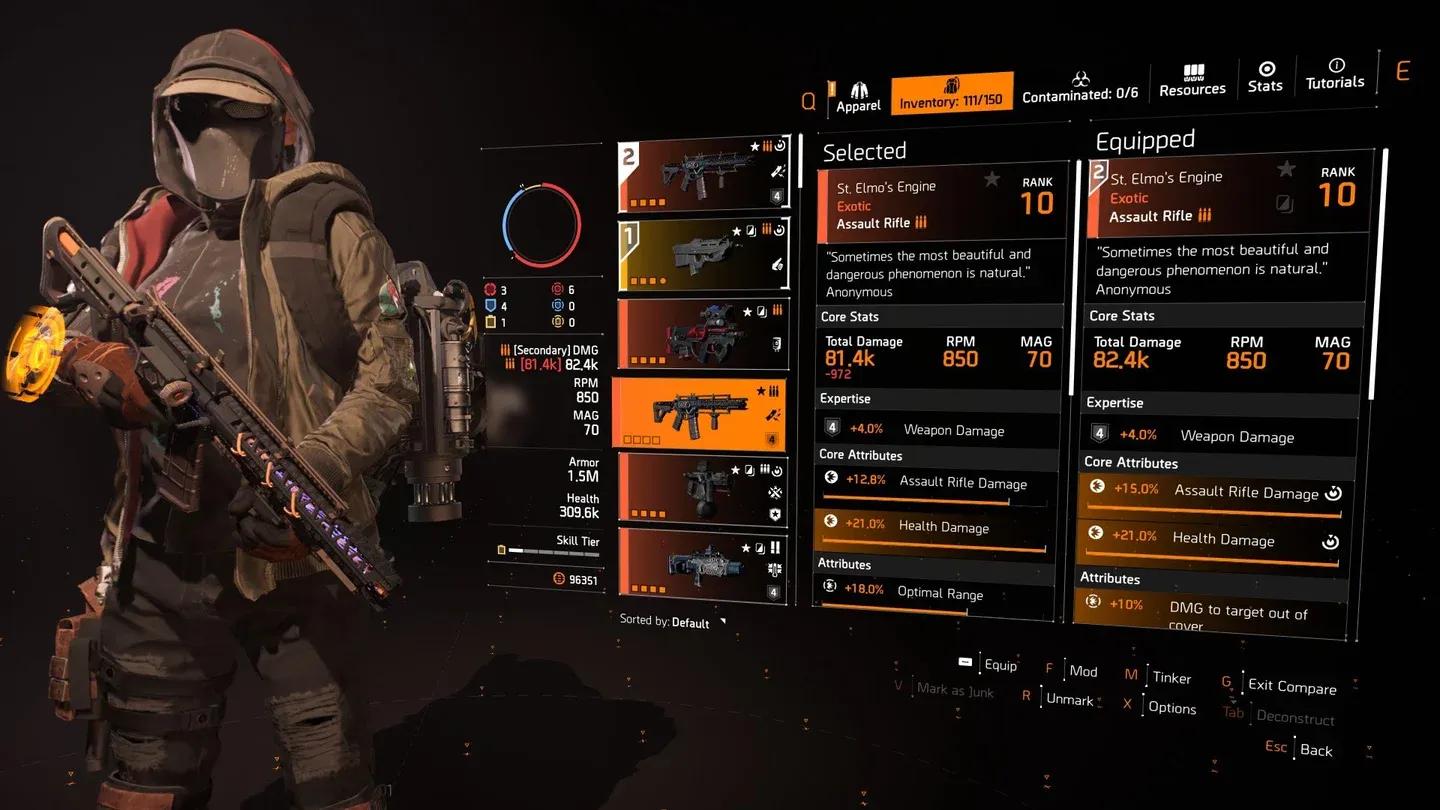The width and height of the screenshot is (1440, 810).
Task: Click the Contaminated biohazard icon
Action: [1079, 76]
